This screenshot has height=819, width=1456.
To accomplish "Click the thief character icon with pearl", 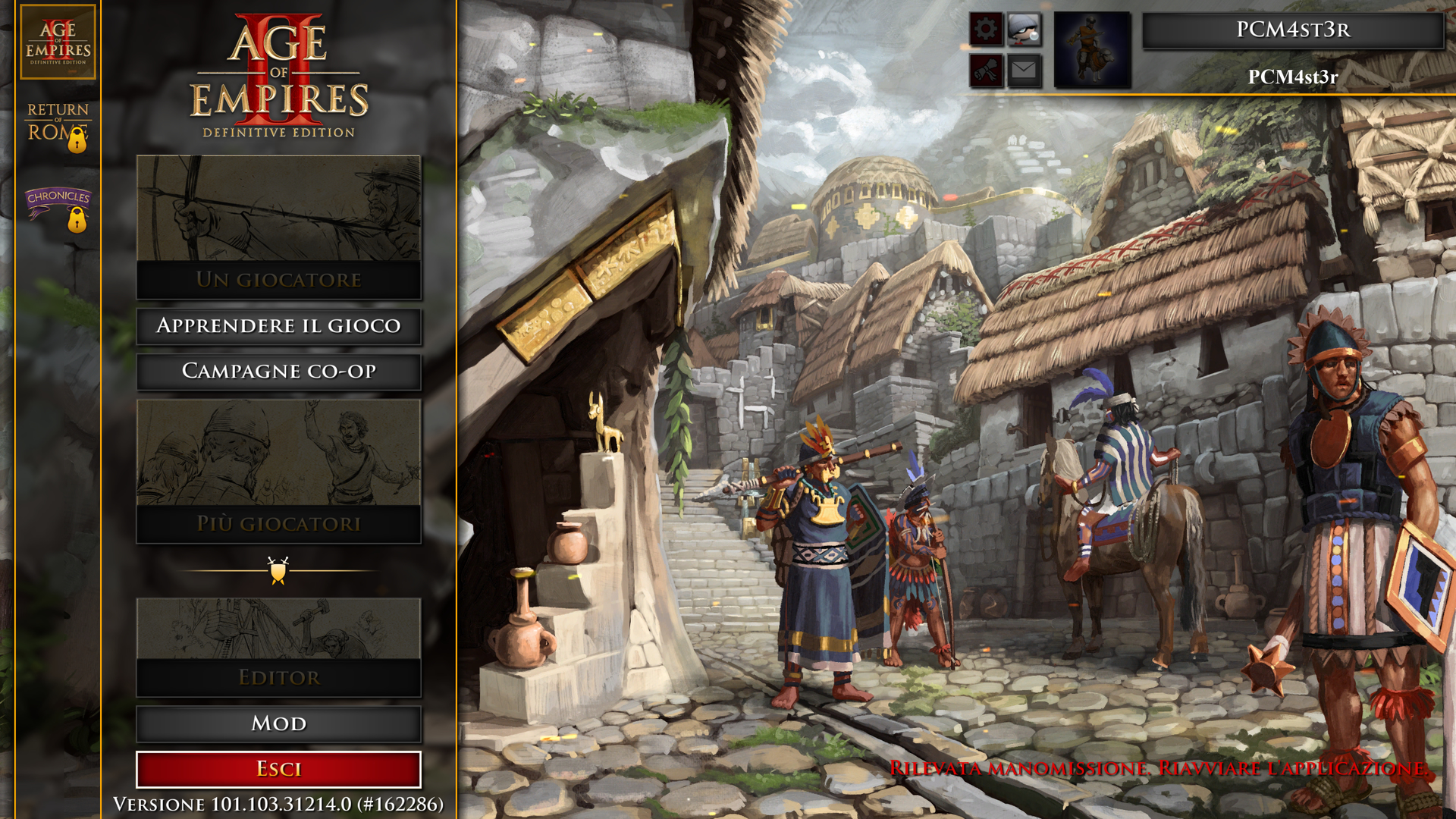I will 1024,30.
